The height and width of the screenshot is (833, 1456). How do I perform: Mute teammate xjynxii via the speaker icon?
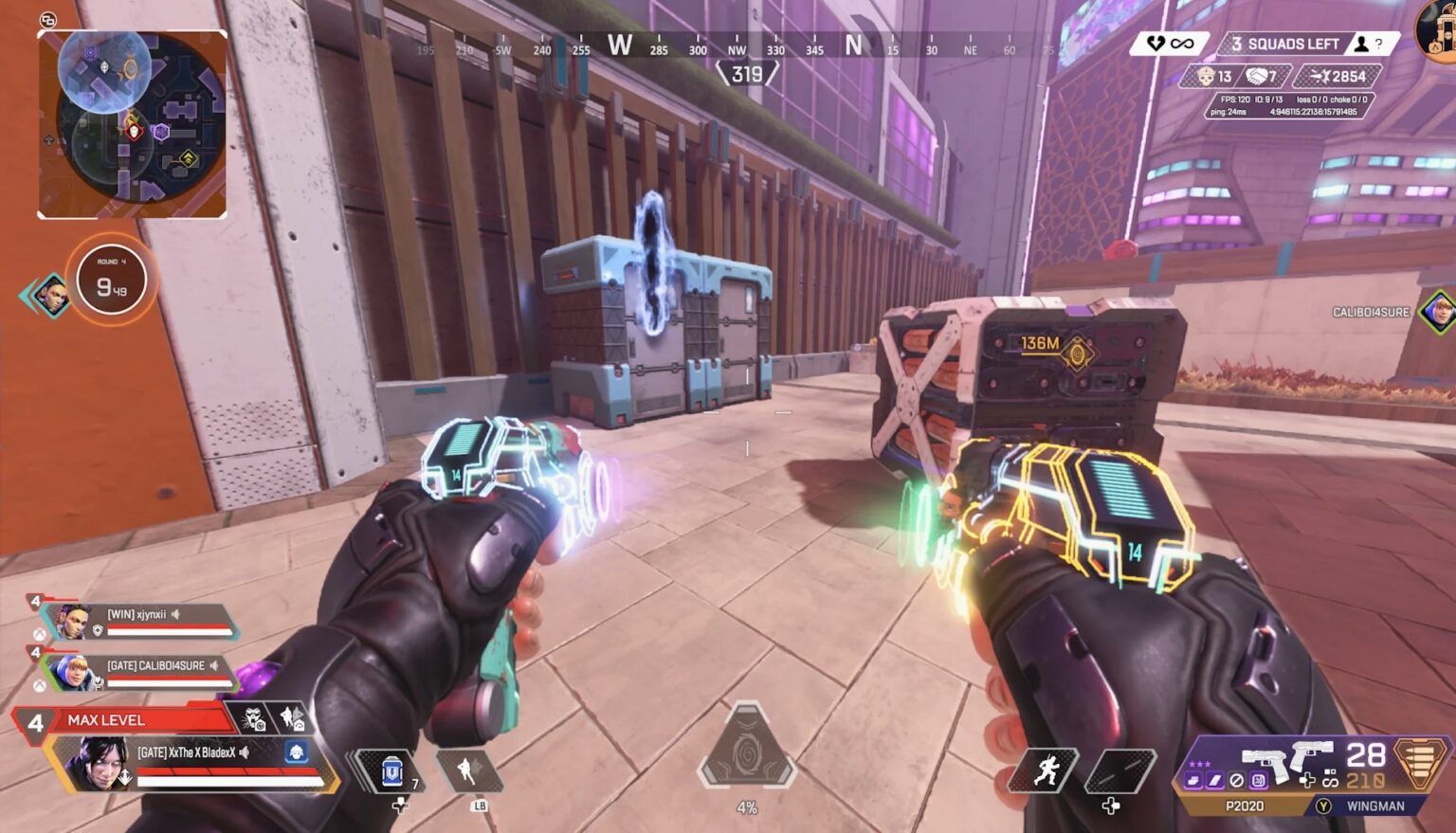coord(174,614)
